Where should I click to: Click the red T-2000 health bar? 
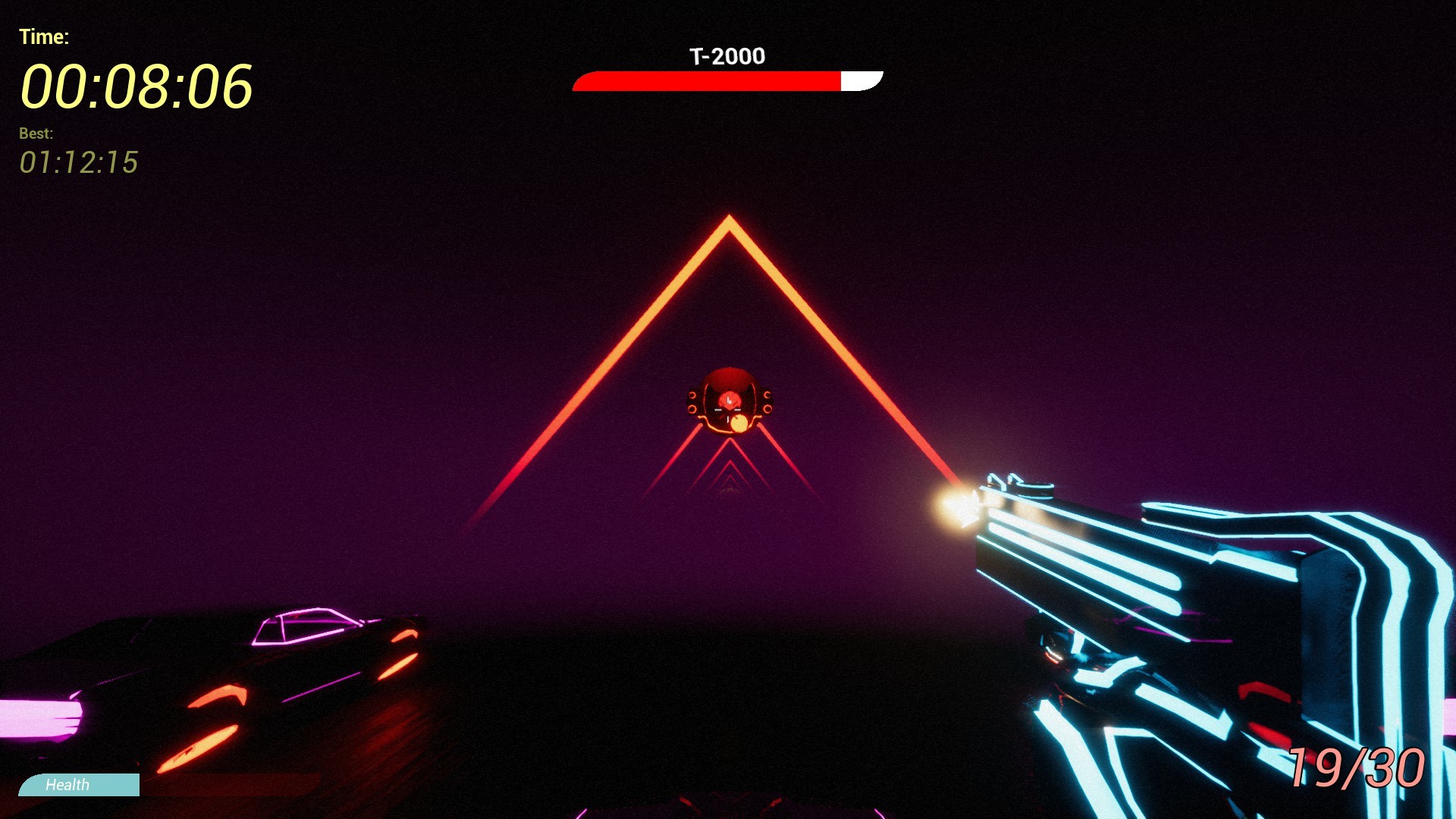pos(705,81)
